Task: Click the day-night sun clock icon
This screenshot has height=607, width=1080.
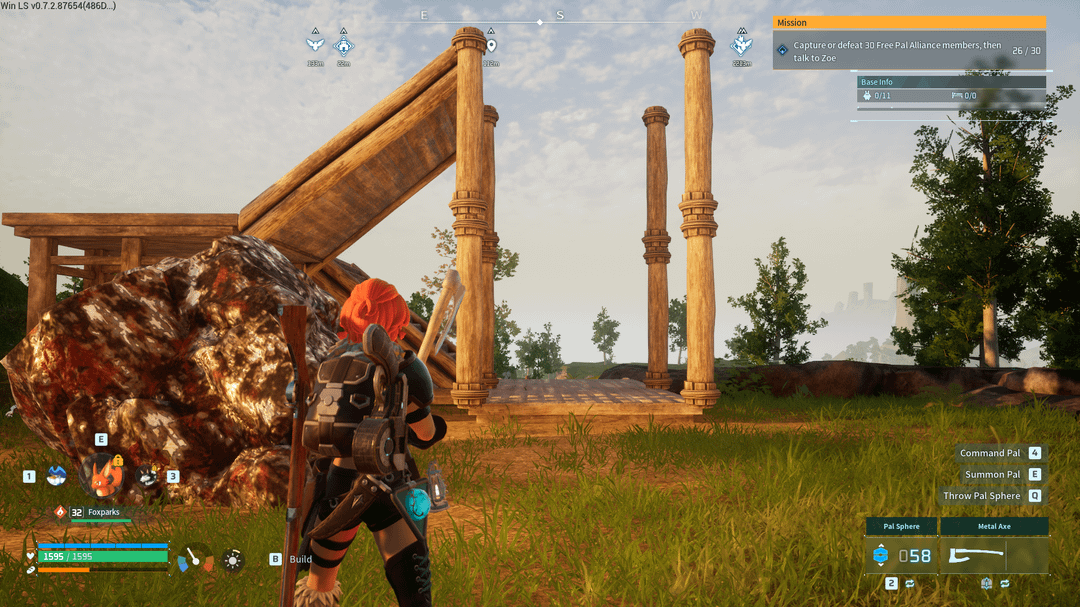Action: click(x=233, y=559)
